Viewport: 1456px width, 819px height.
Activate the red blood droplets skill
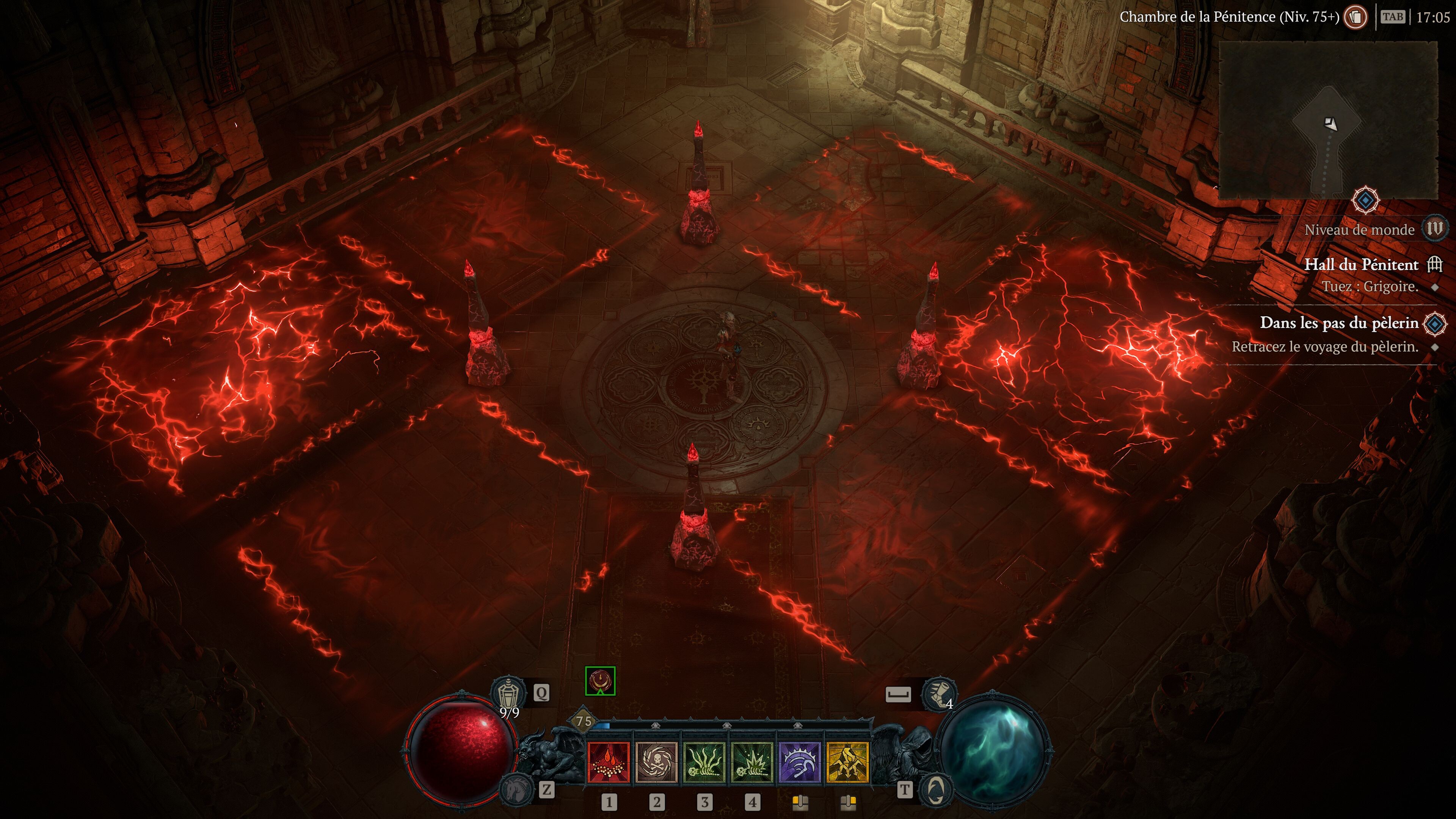coord(609,763)
